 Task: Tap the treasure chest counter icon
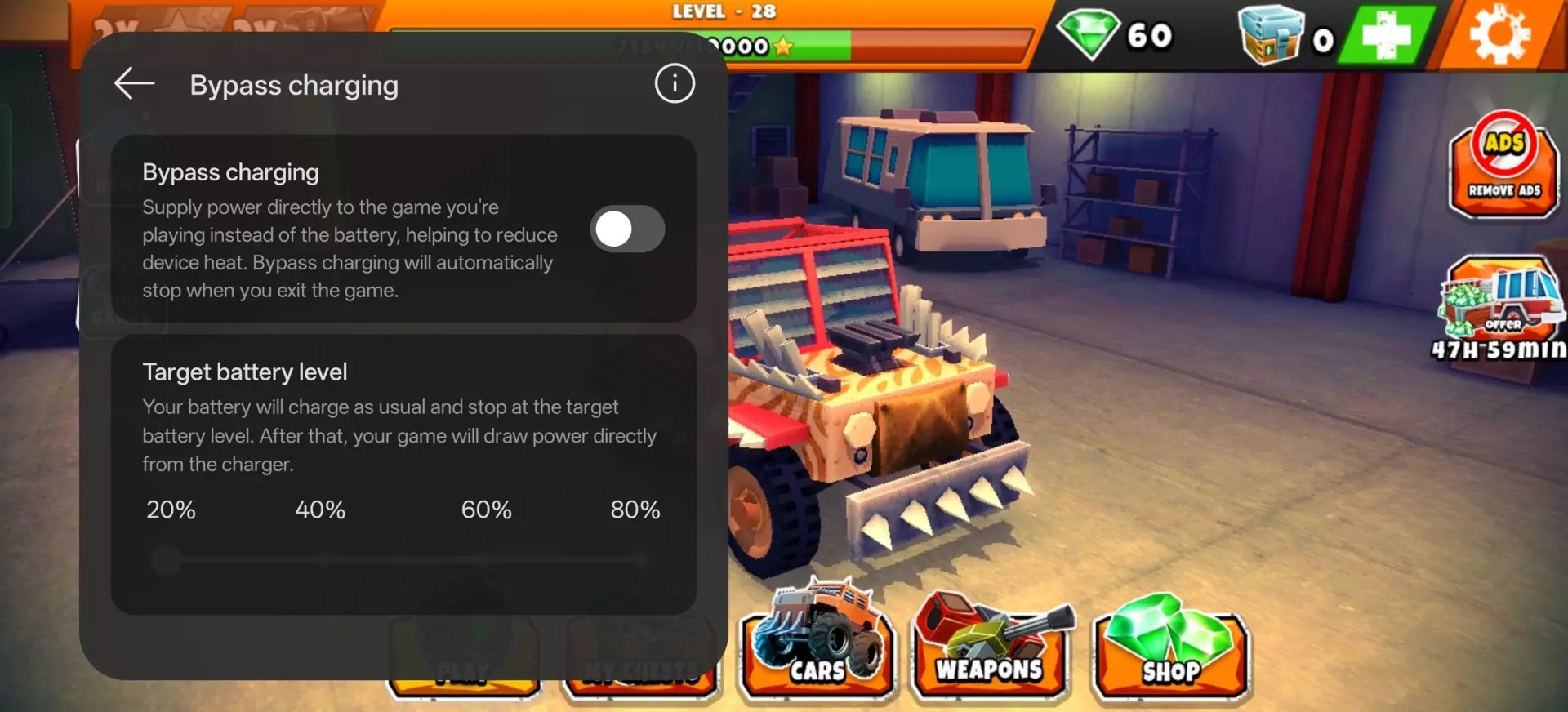[x=1270, y=35]
